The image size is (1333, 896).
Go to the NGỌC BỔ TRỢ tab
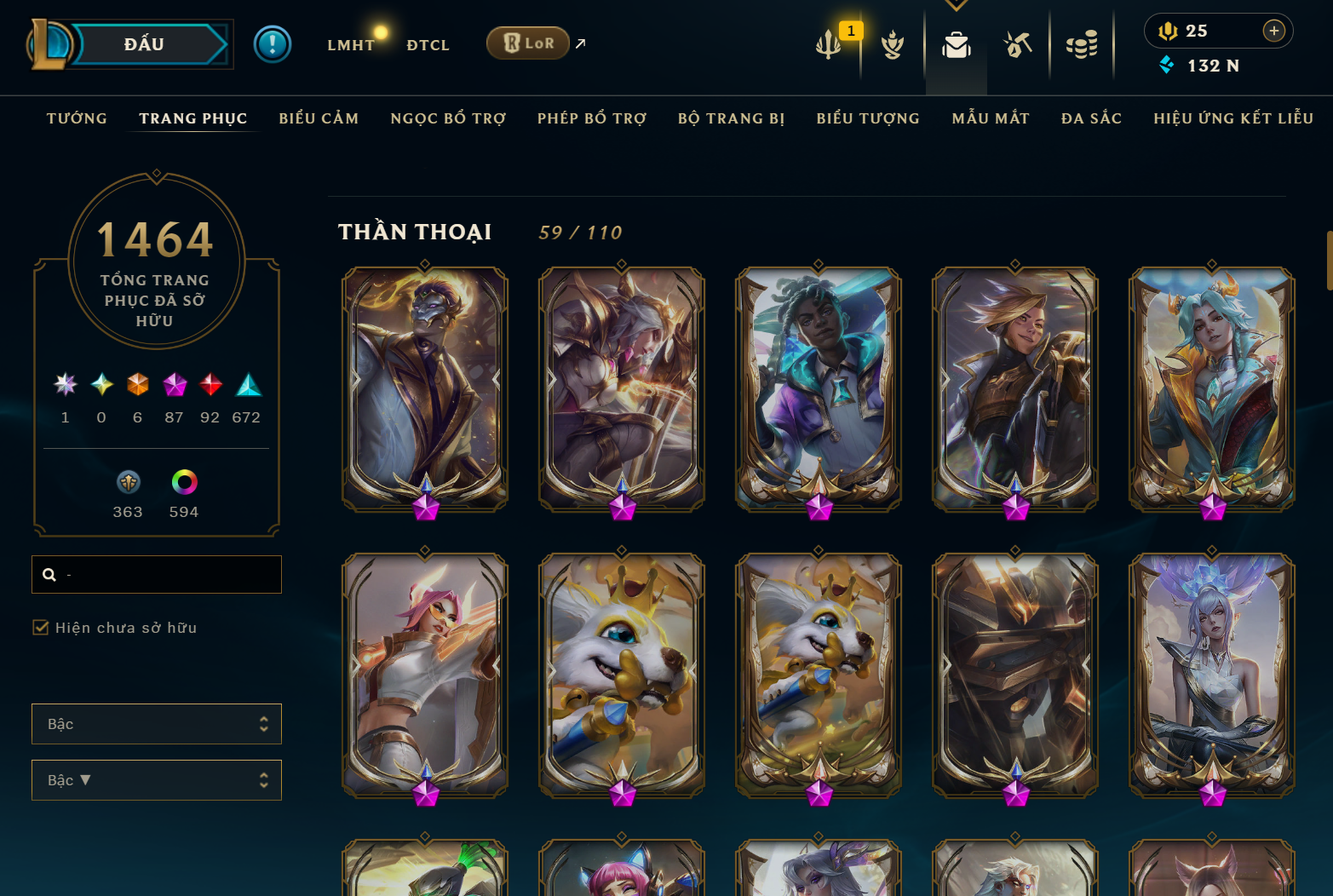(x=448, y=118)
